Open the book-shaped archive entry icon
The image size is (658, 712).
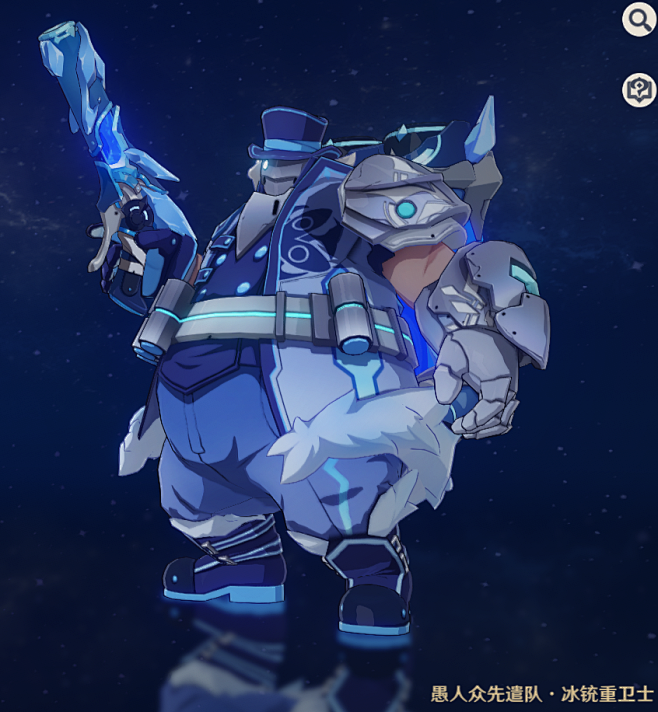638,89
